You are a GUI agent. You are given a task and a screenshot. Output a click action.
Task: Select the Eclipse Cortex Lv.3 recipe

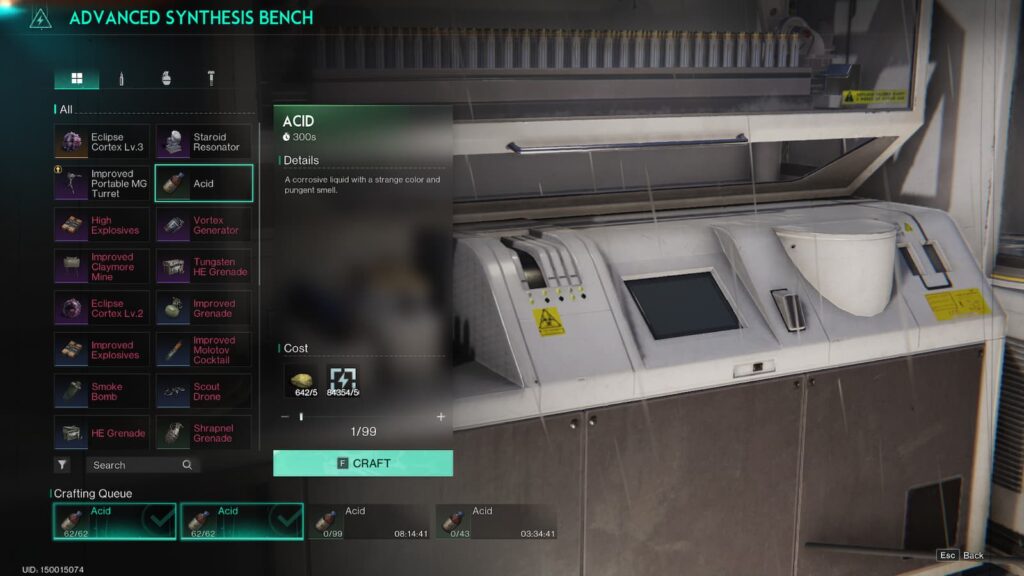[102, 142]
